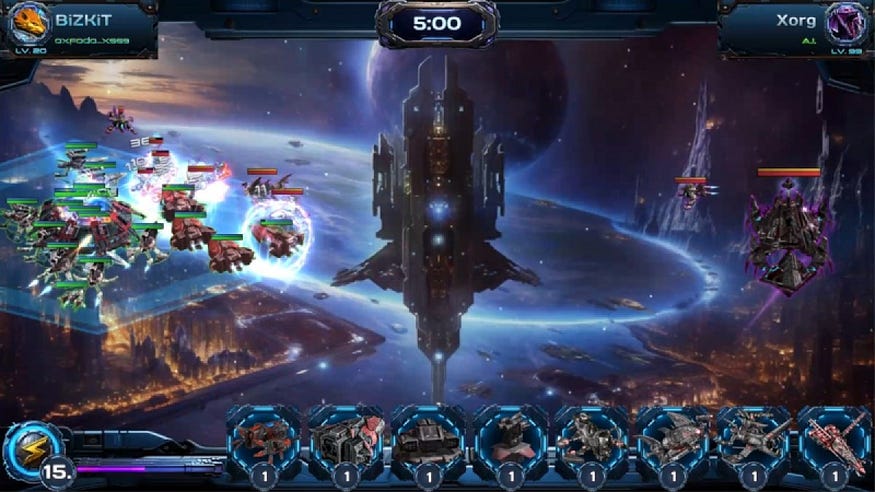Open BiZKiT's orange dragon avatar

tap(28, 22)
